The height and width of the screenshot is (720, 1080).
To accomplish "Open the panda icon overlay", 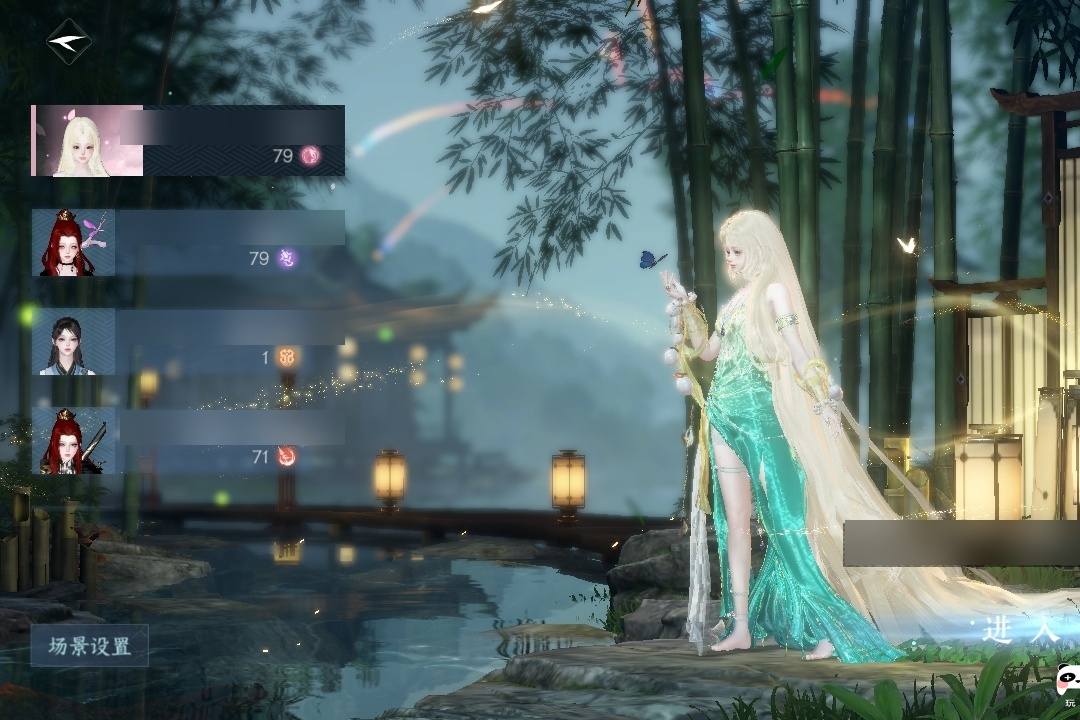I will tap(1066, 682).
